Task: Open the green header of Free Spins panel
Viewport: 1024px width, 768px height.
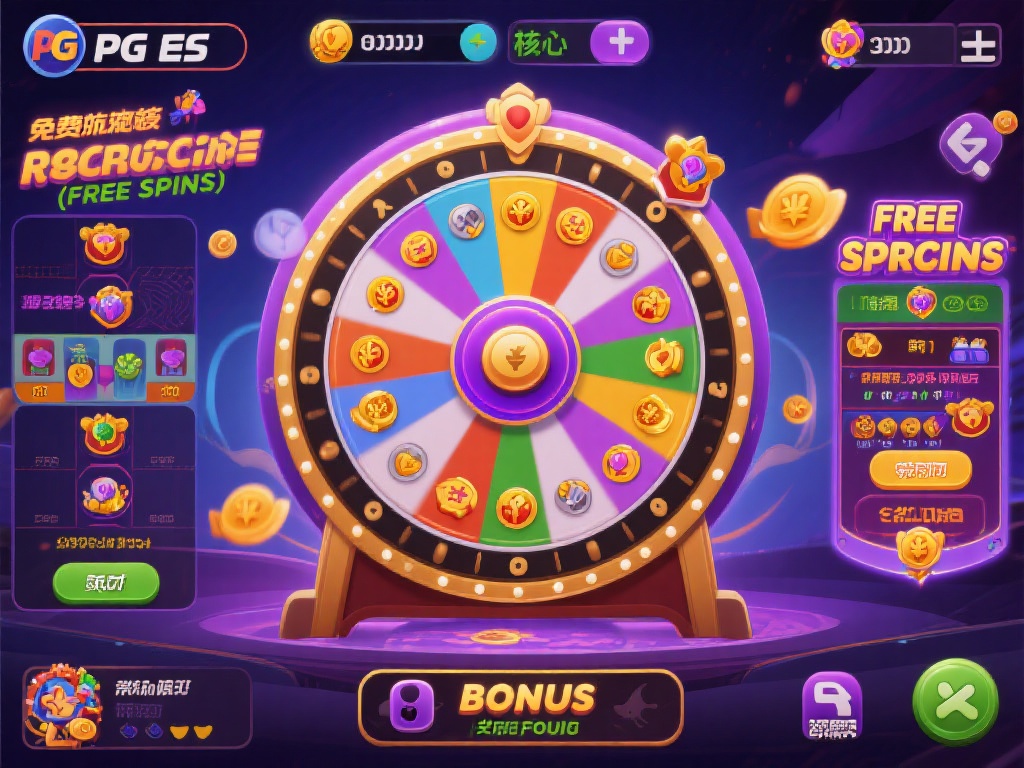Action: [918, 302]
